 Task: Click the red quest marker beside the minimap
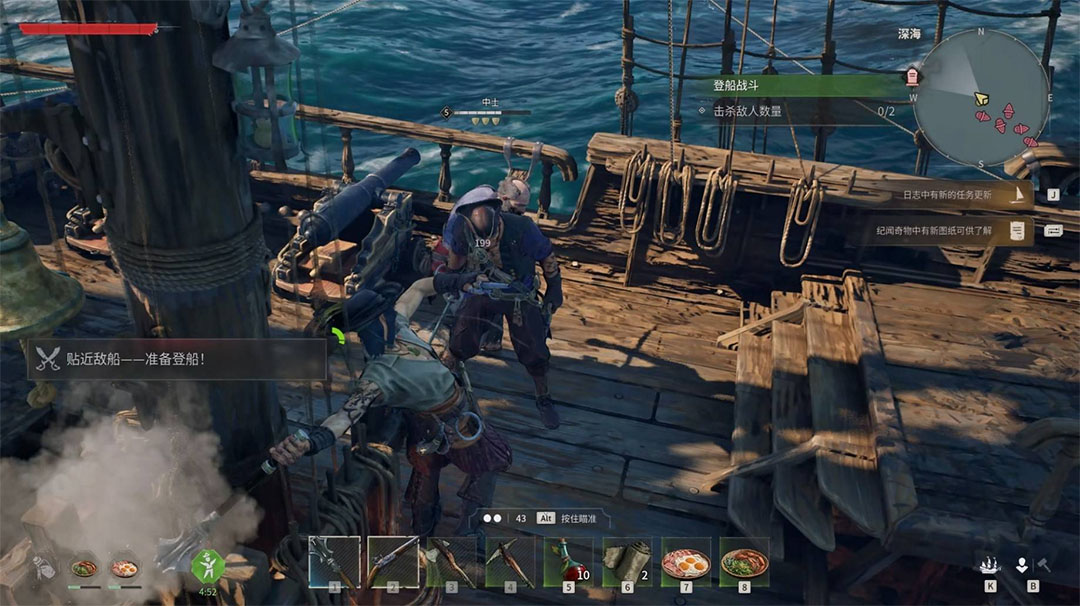tap(912, 76)
